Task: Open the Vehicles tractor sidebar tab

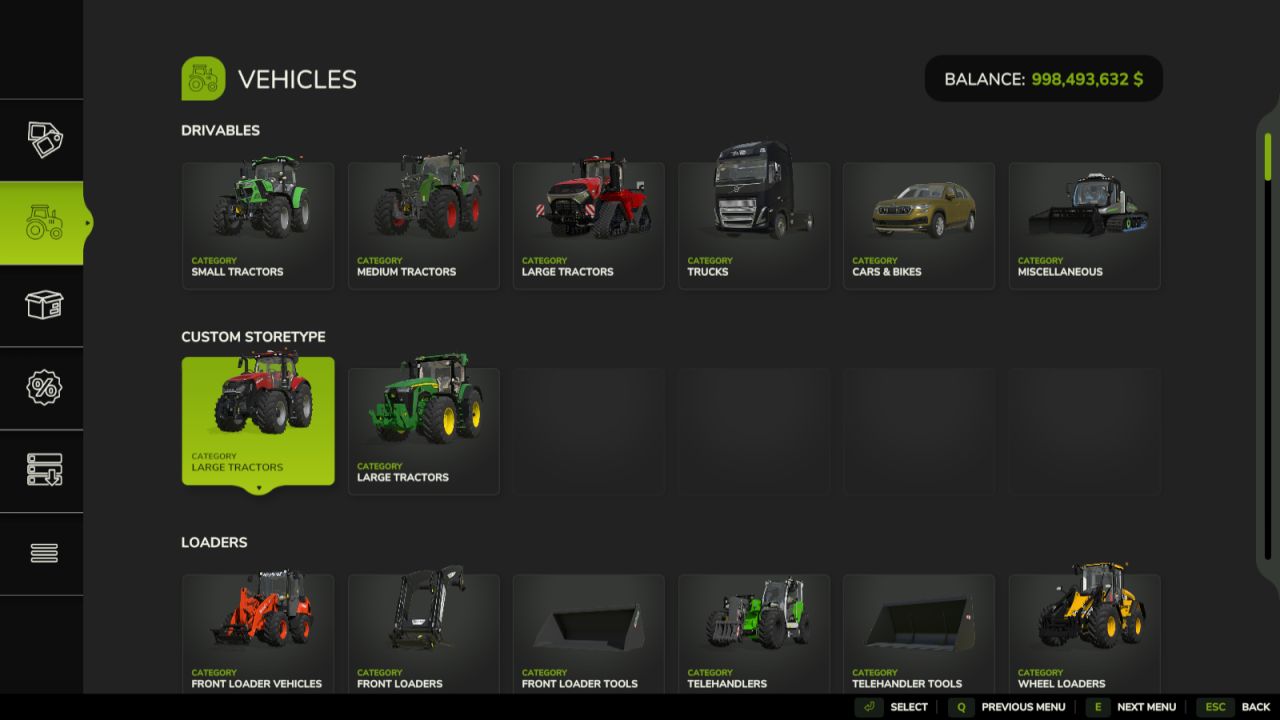Action: pyautogui.click(x=43, y=223)
